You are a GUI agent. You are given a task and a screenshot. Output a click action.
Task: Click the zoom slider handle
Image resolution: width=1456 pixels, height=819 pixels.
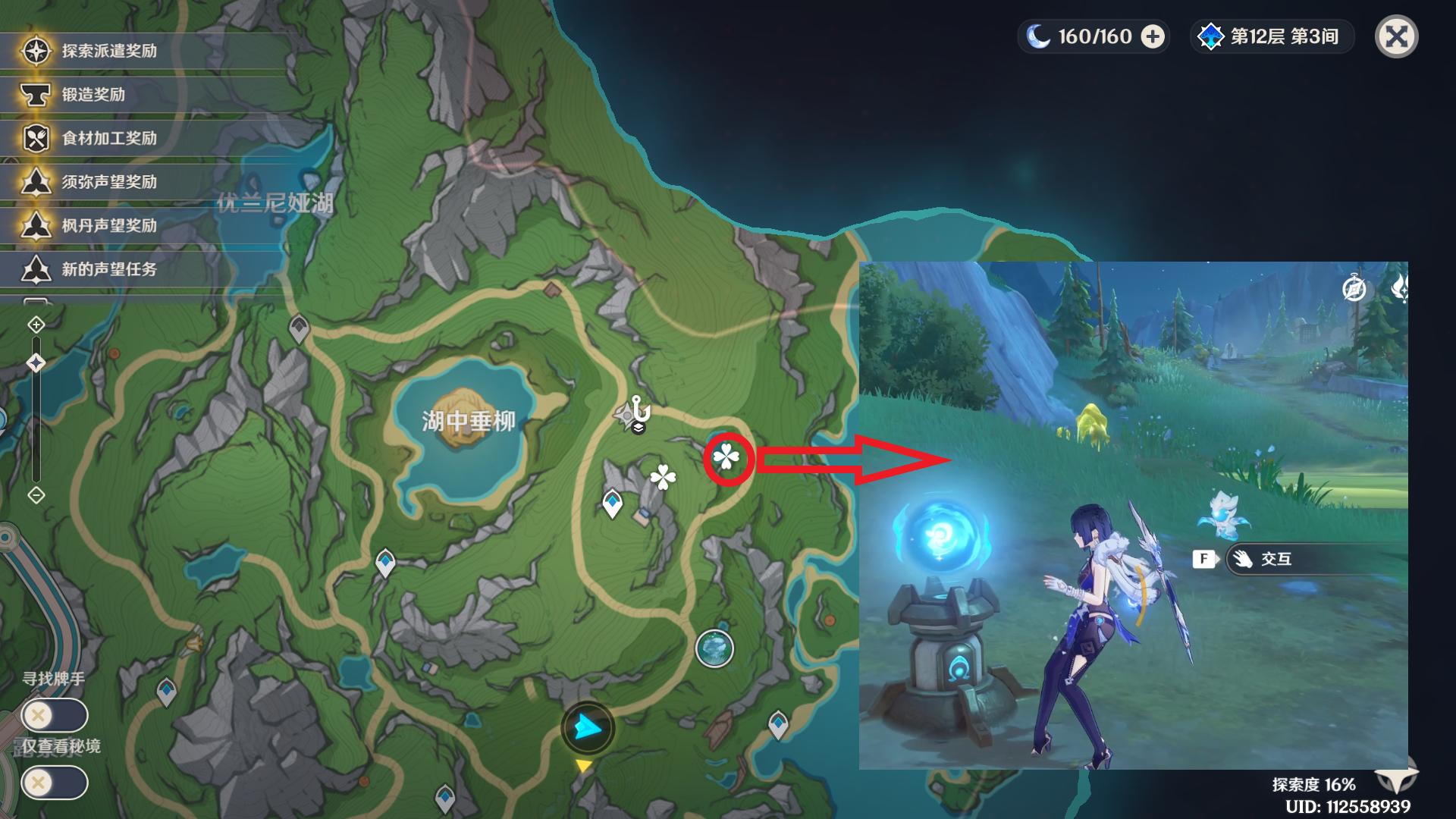coord(36,363)
